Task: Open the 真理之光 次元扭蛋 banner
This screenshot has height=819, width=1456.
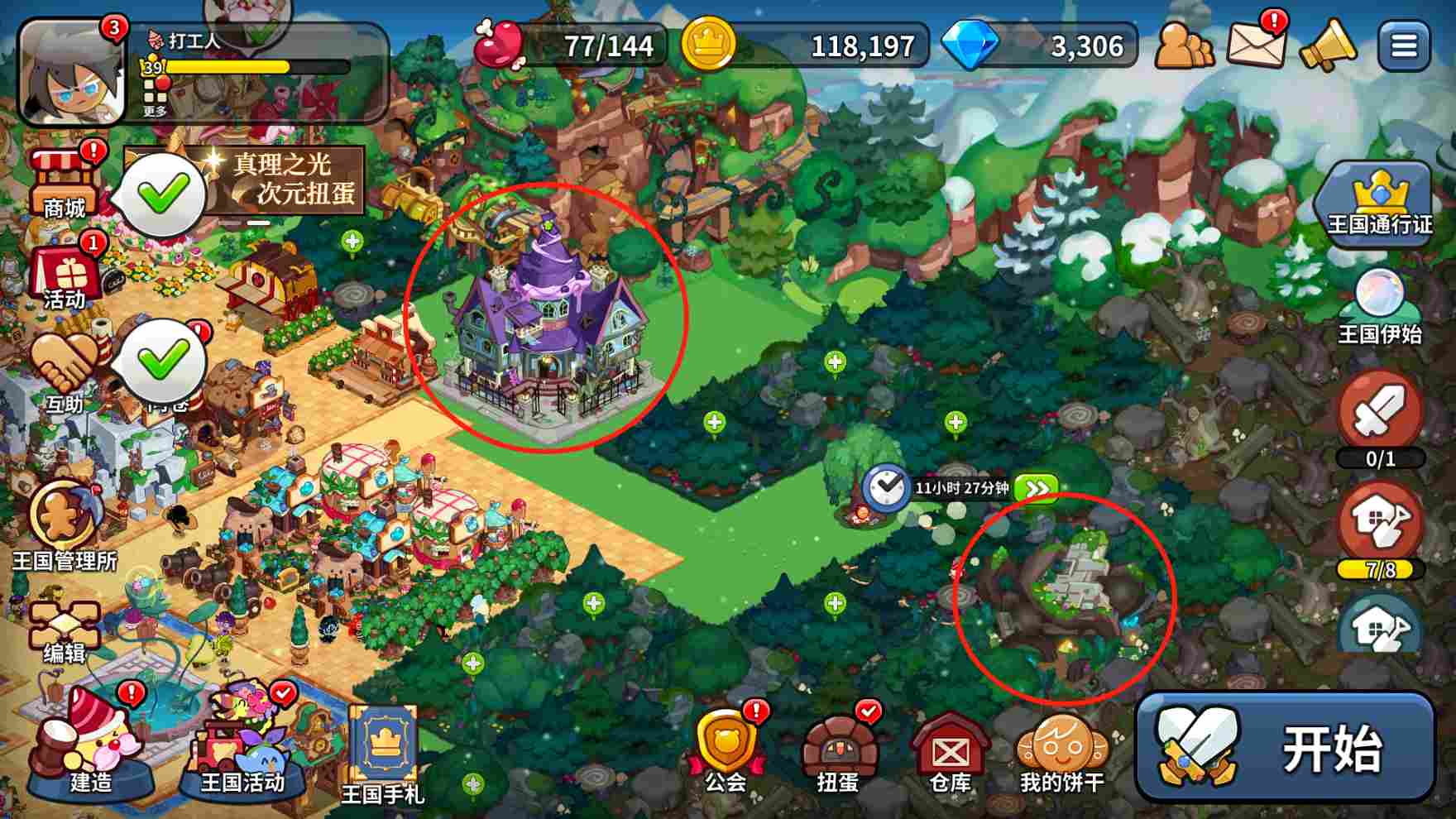Action: [x=285, y=180]
